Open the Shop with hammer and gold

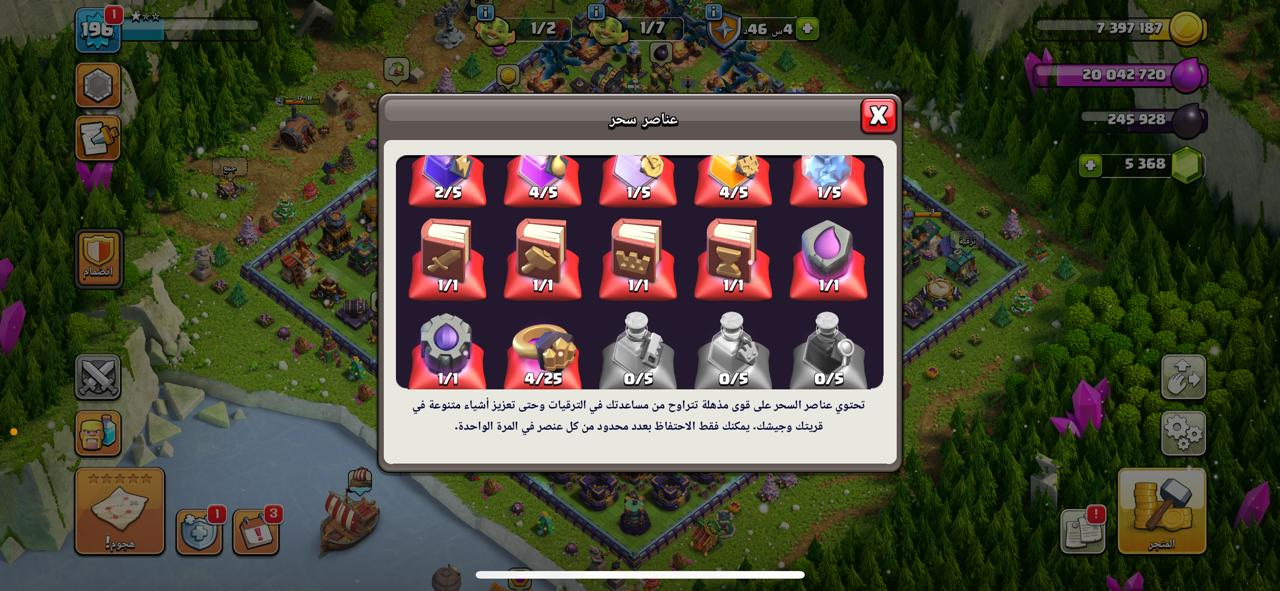[x=1161, y=510]
